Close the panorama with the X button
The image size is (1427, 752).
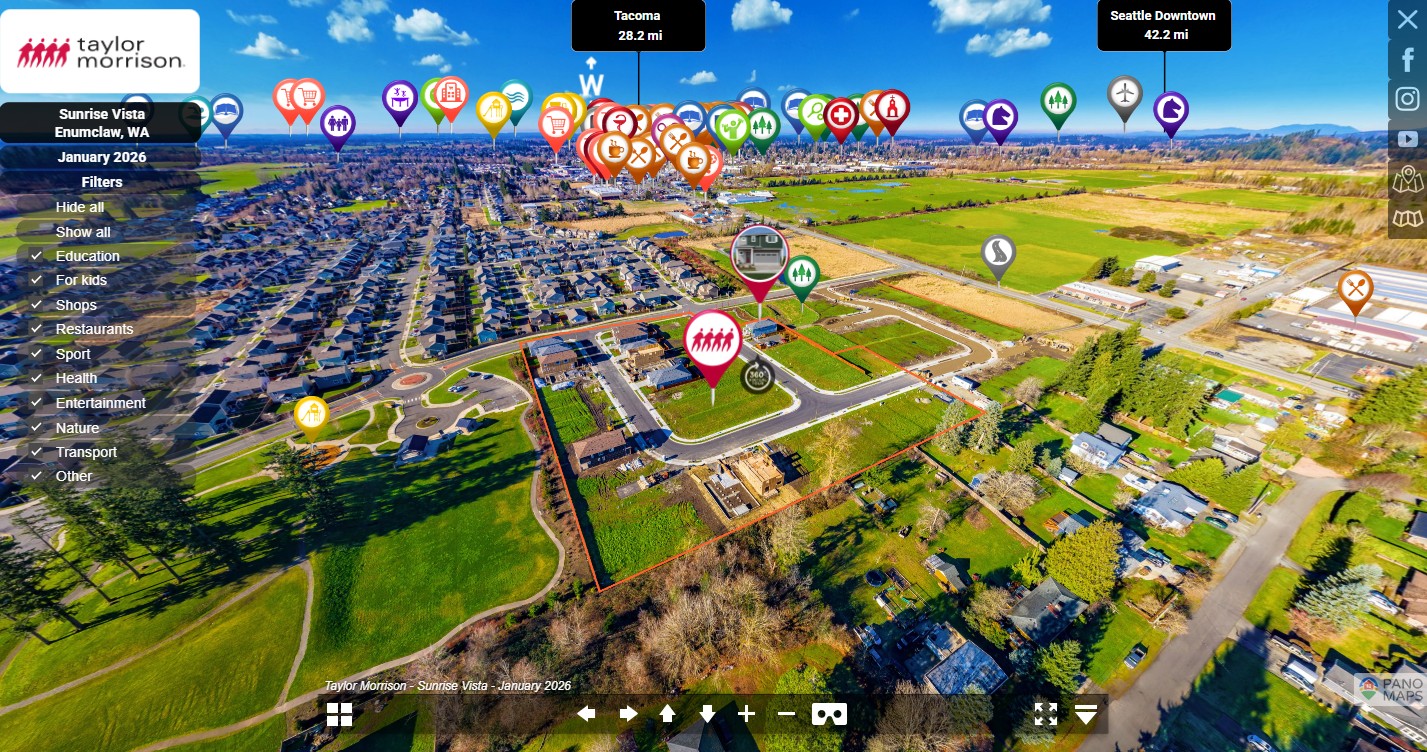1407,20
